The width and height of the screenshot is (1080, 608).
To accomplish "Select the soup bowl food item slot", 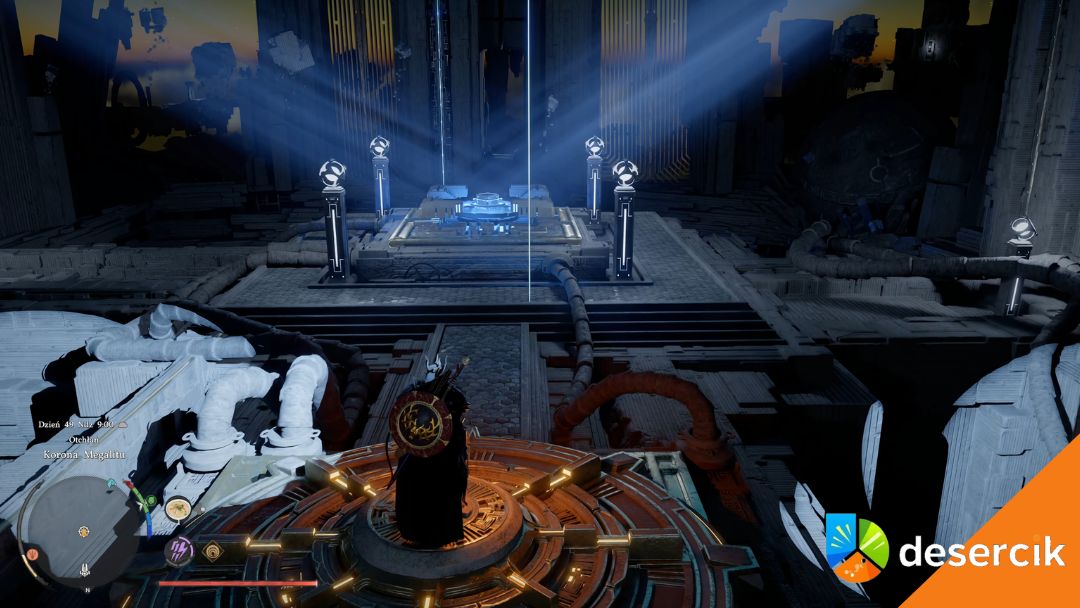I will pos(179,508).
